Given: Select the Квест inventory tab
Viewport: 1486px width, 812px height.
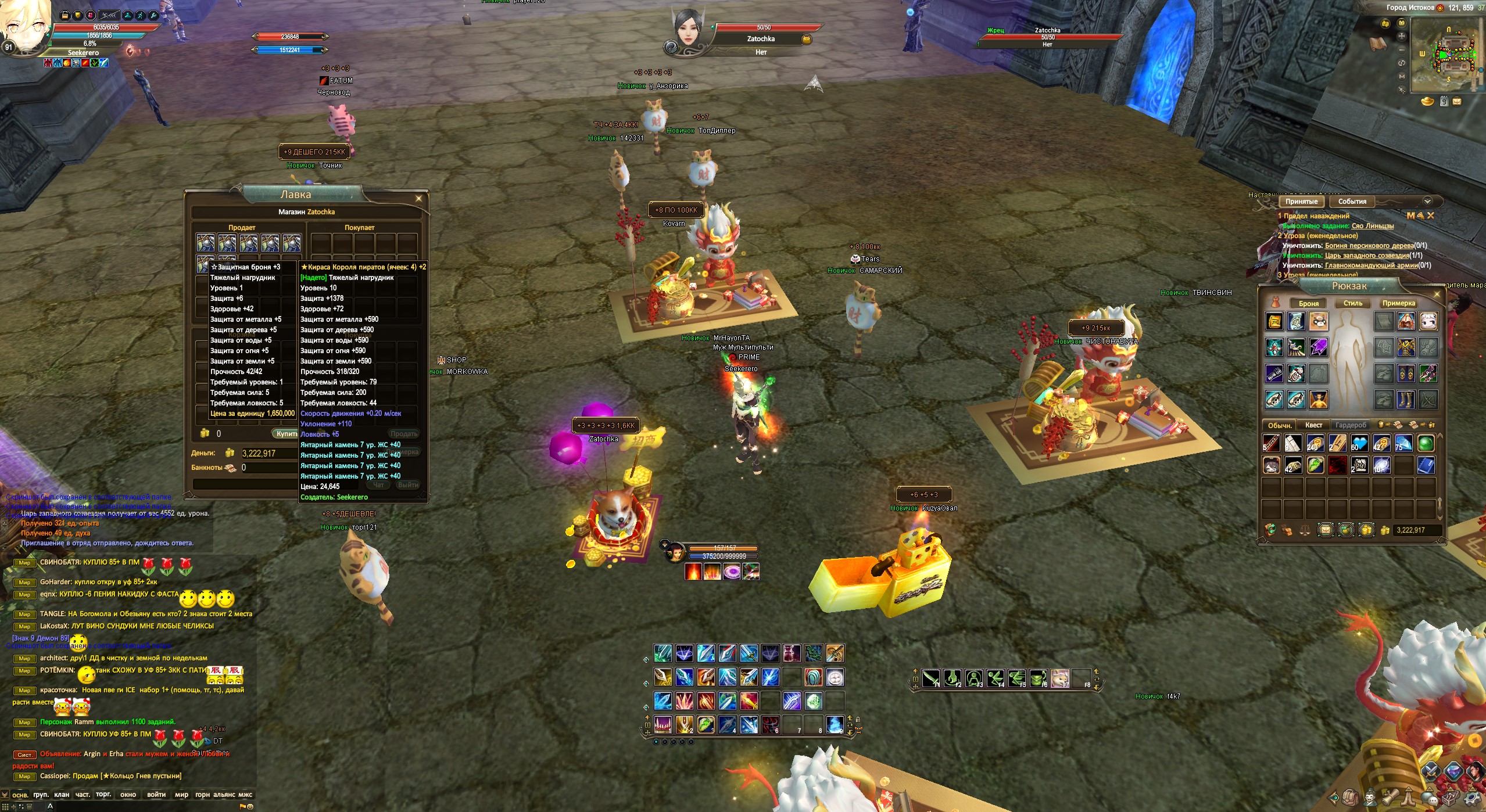Looking at the screenshot, I should (x=1313, y=425).
